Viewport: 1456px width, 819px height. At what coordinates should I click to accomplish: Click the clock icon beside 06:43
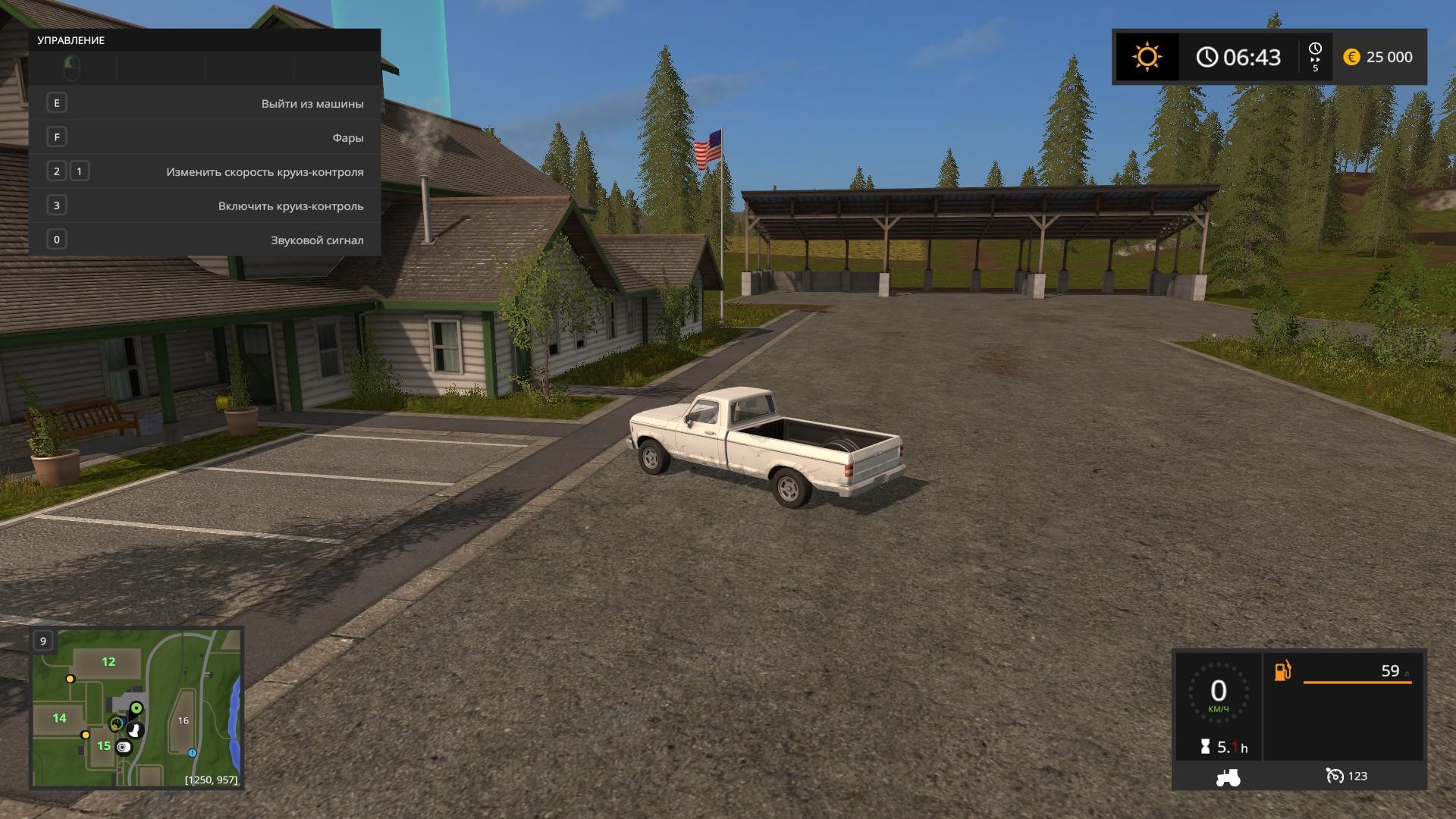(1207, 57)
